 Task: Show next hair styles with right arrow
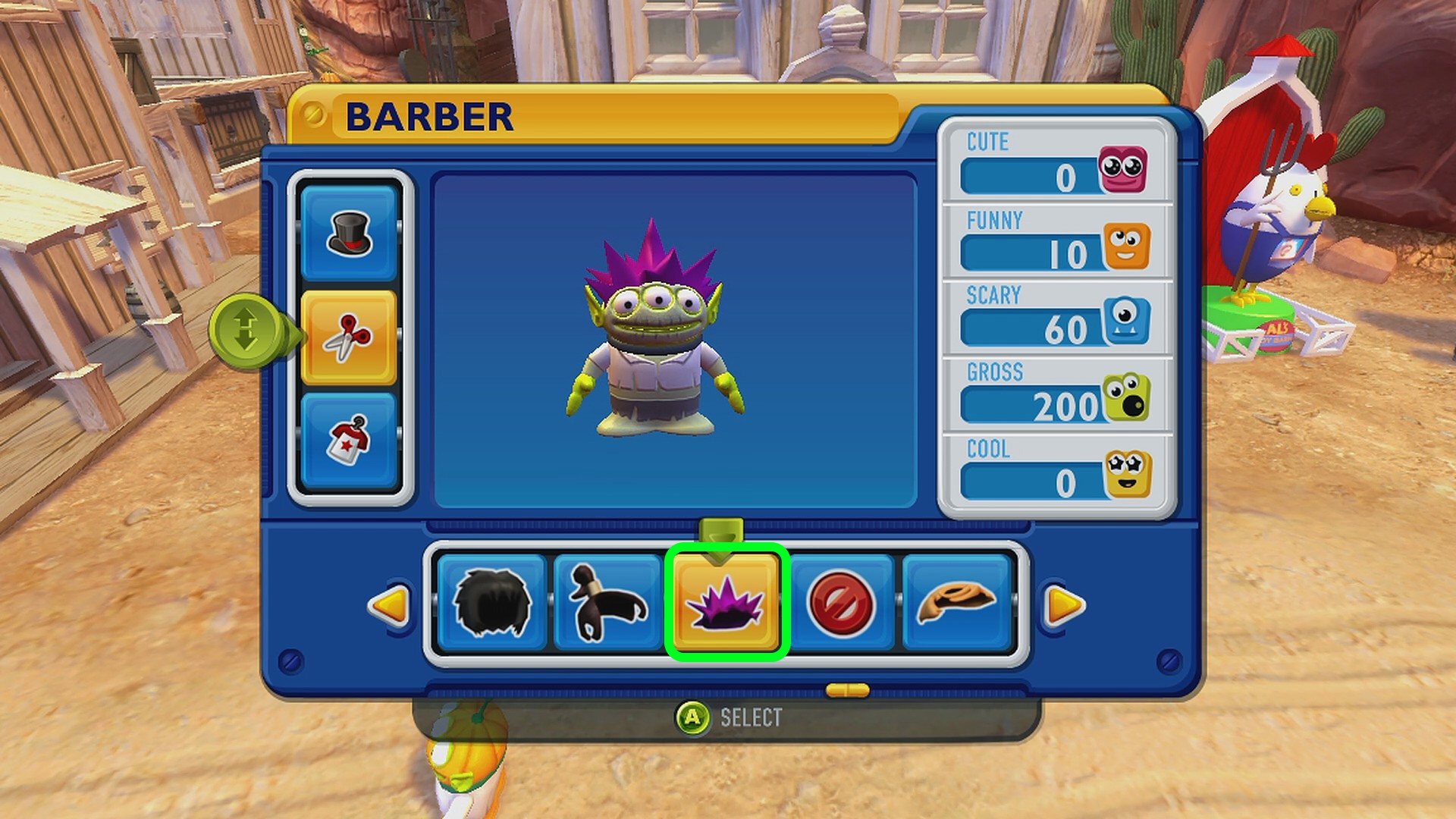pos(1064,605)
